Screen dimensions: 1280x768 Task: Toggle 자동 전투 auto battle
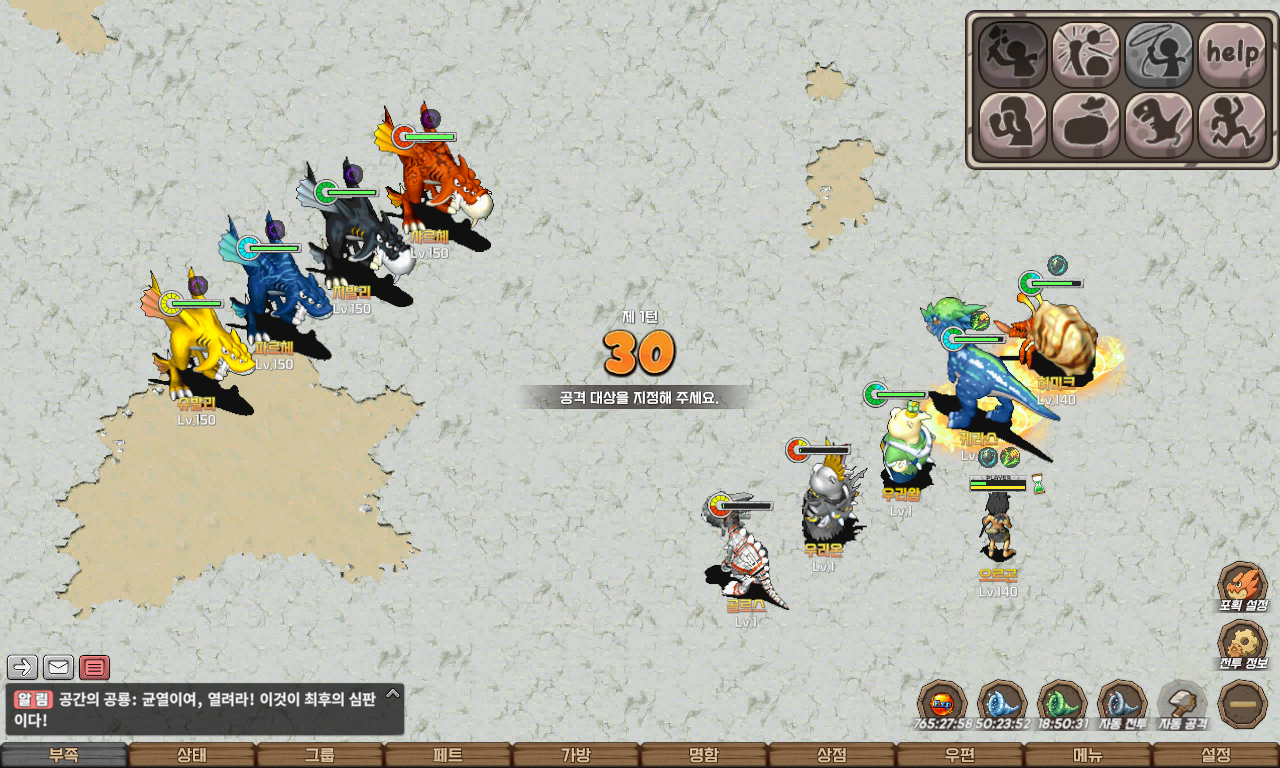tap(1122, 703)
